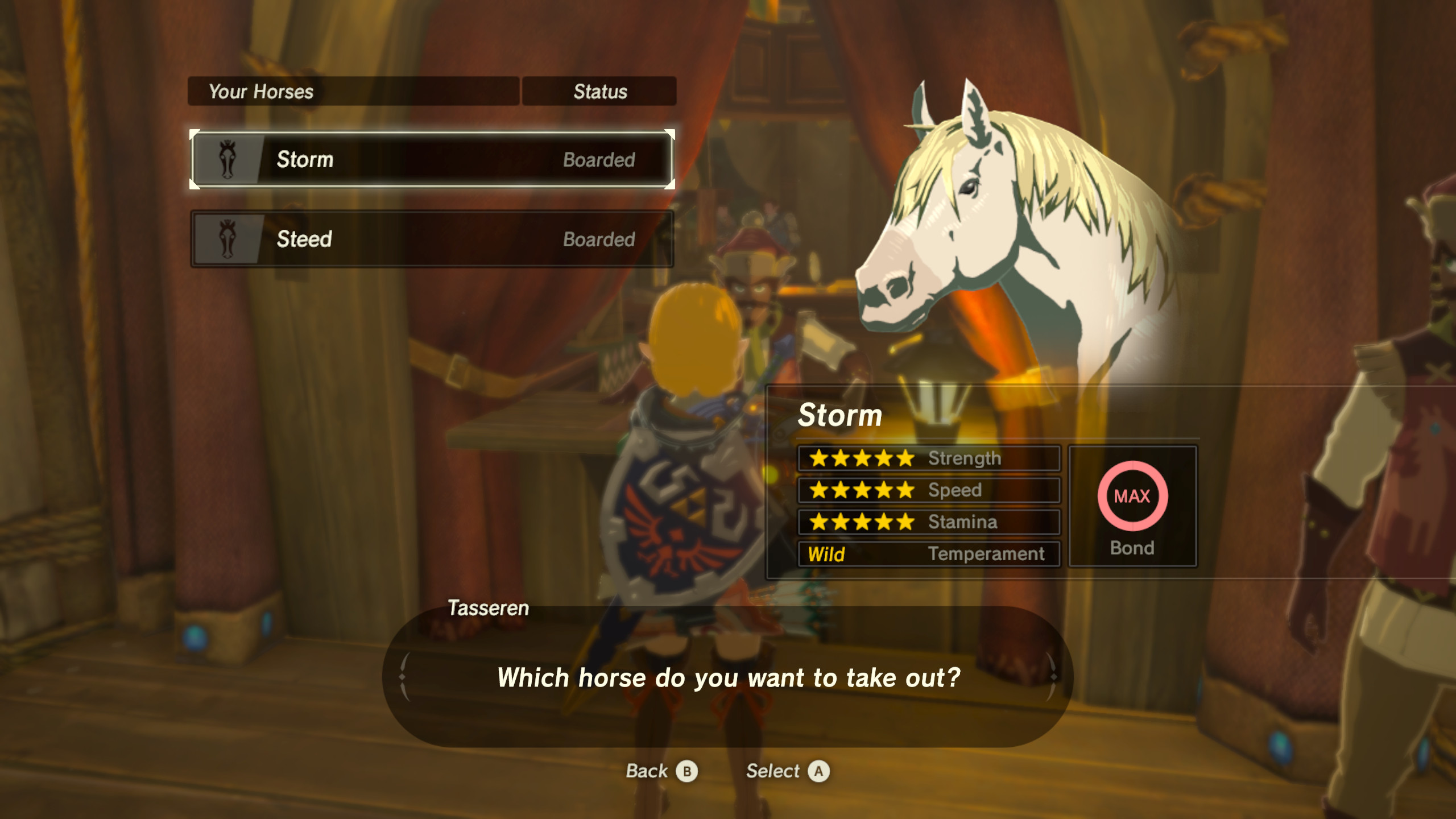Choose Steed from the horse list
This screenshot has height=819, width=1456.
click(x=432, y=239)
